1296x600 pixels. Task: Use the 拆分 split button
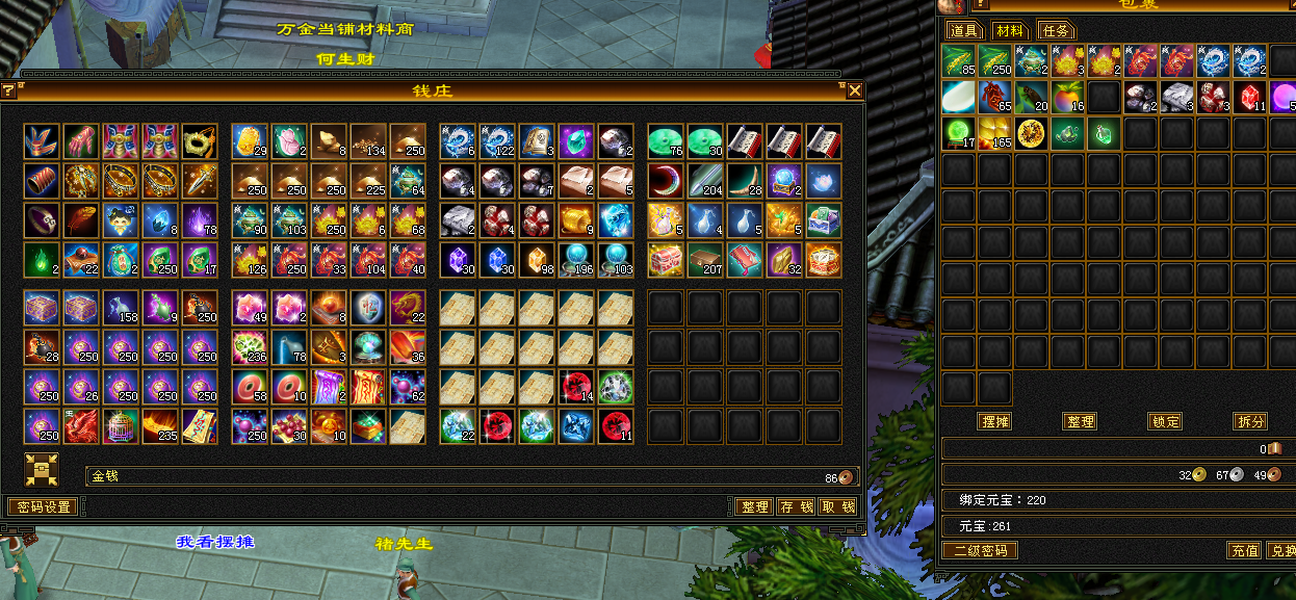pos(1250,421)
